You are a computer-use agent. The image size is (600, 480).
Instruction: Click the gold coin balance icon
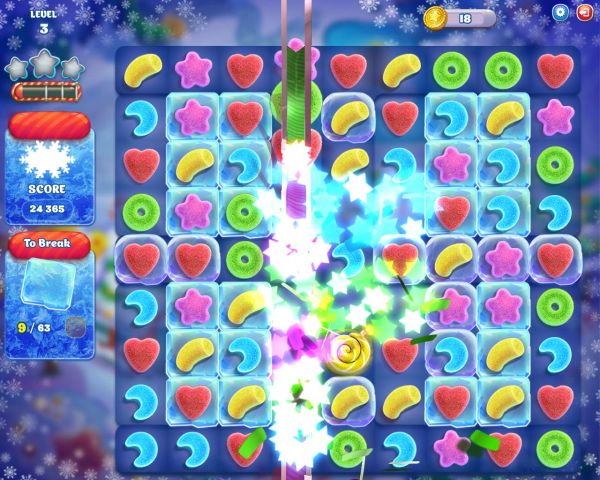click(x=435, y=18)
